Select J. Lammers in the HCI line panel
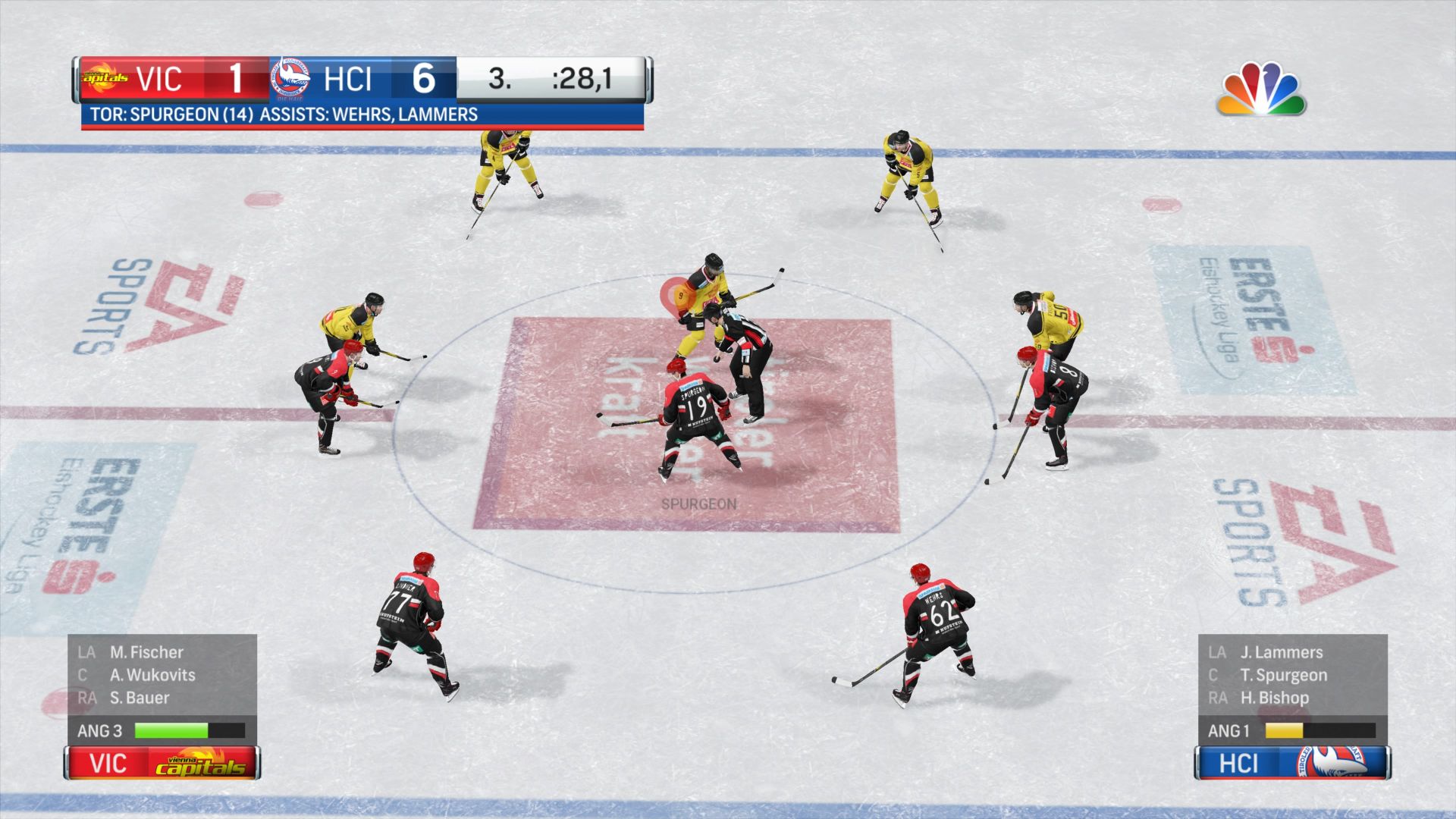The image size is (1456, 819). pyautogui.click(x=1281, y=652)
